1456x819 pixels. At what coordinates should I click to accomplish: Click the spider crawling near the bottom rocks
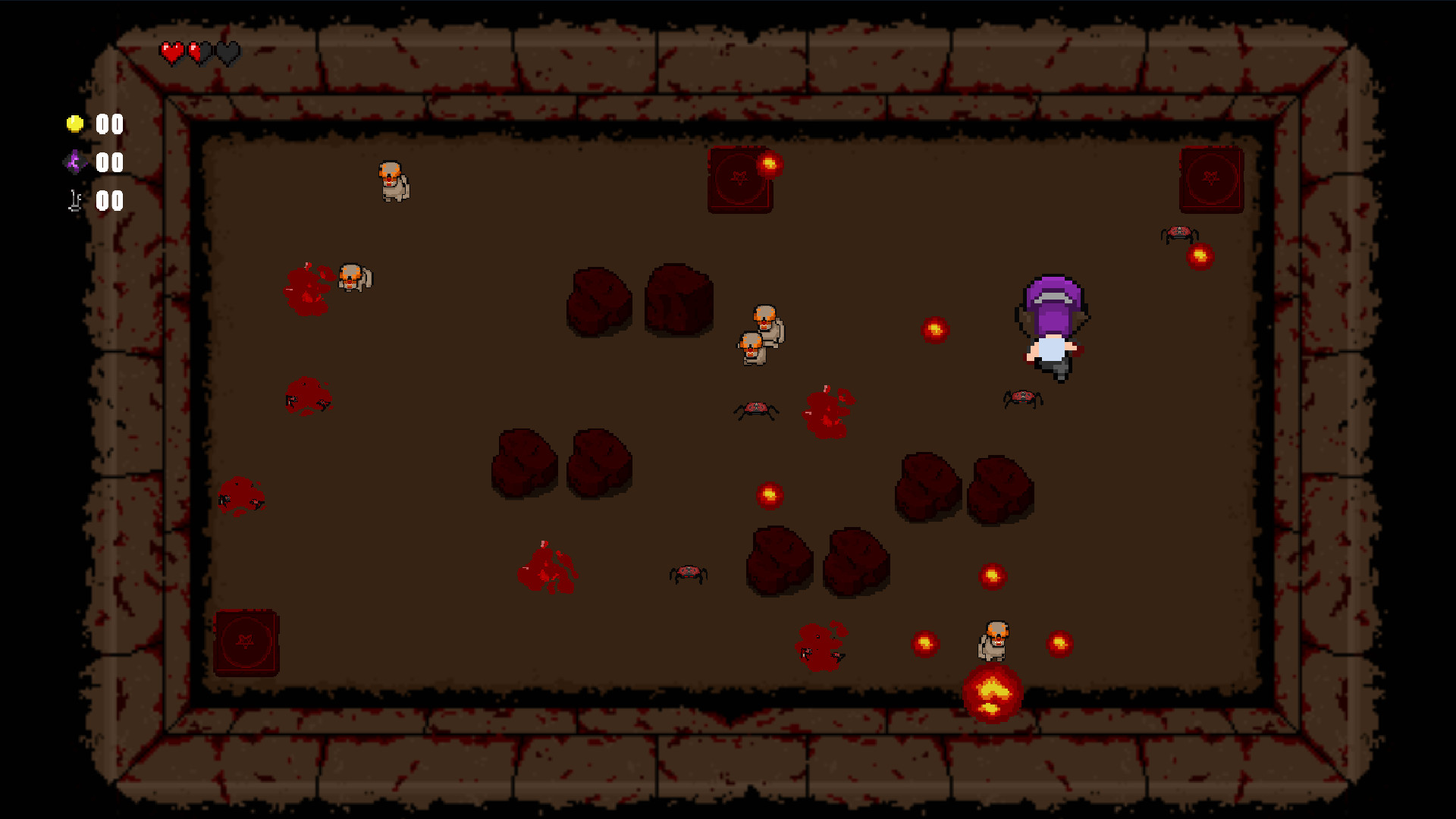[687, 575]
